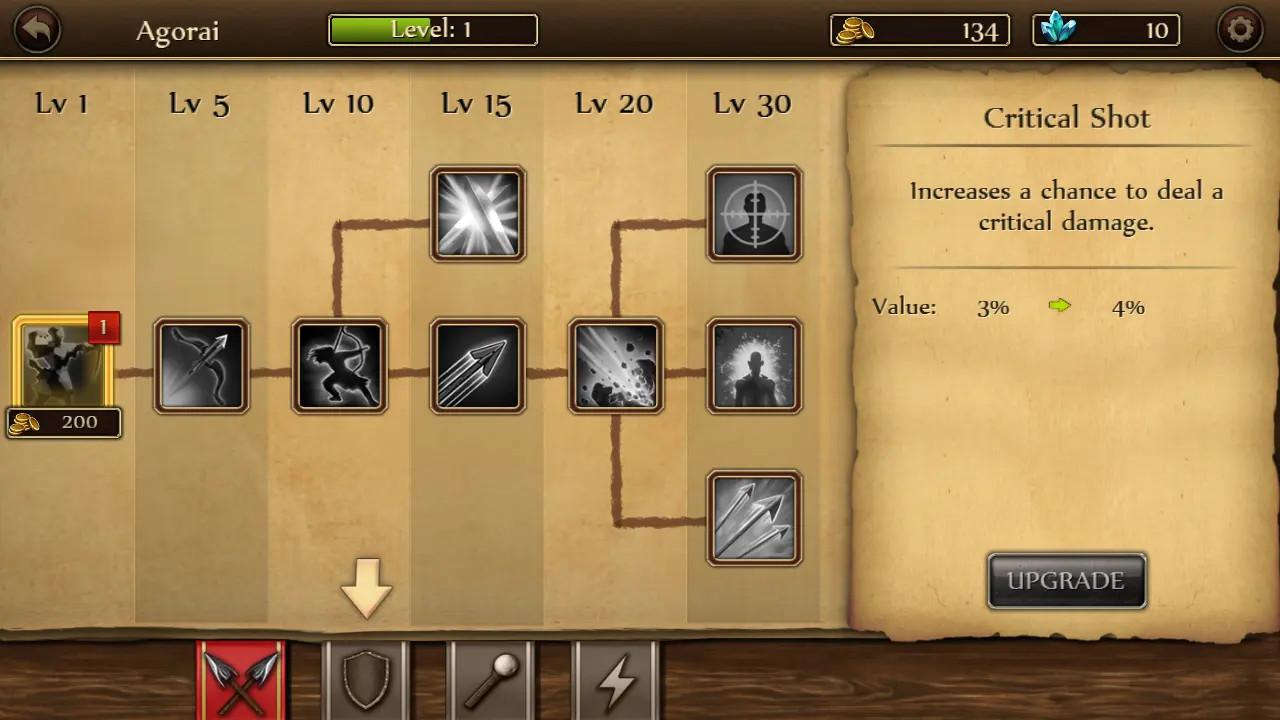Select the crossed light beams skill

coord(477,214)
